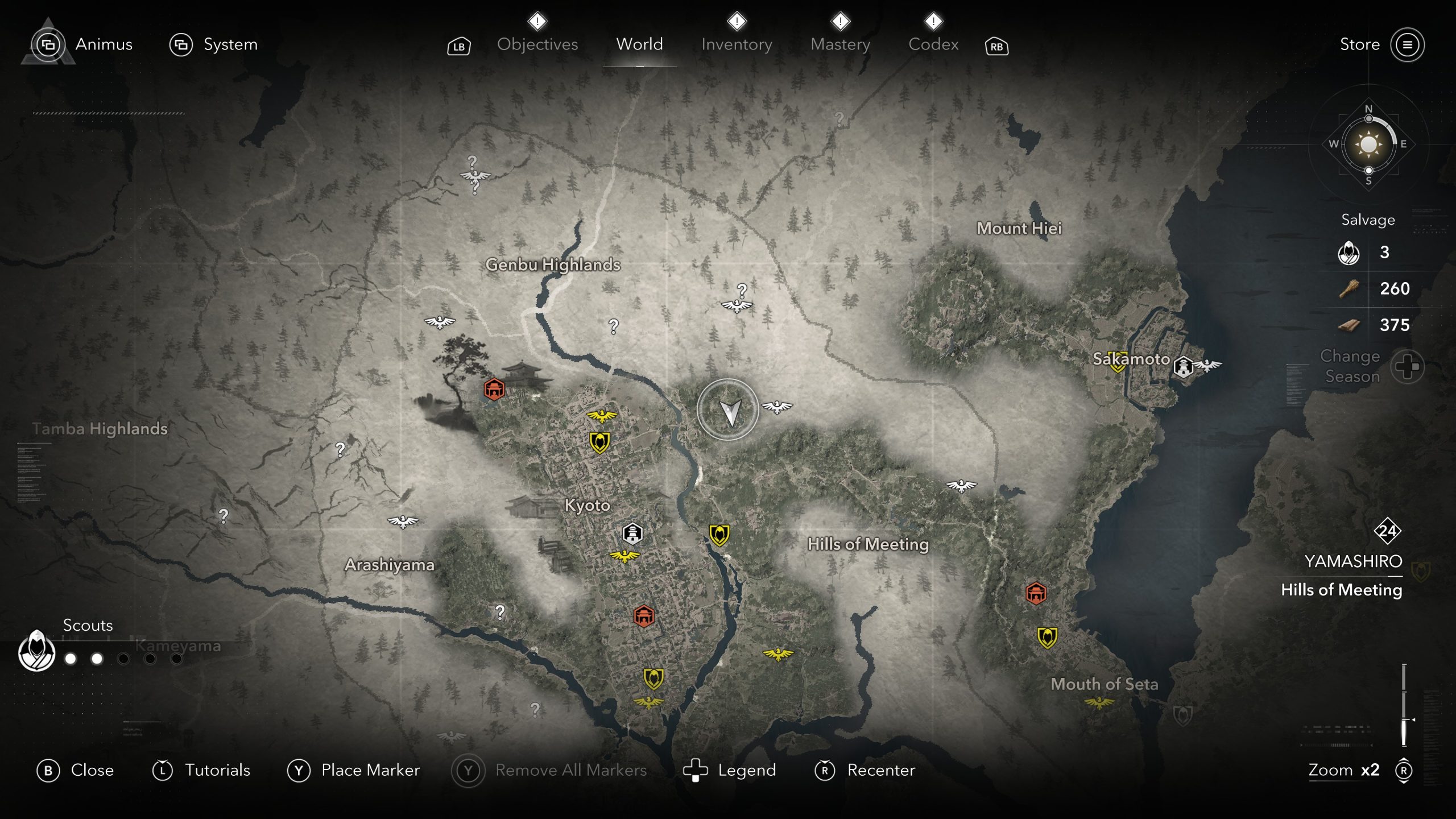1456x819 pixels.
Task: Select the Mastery tab
Action: (x=840, y=44)
